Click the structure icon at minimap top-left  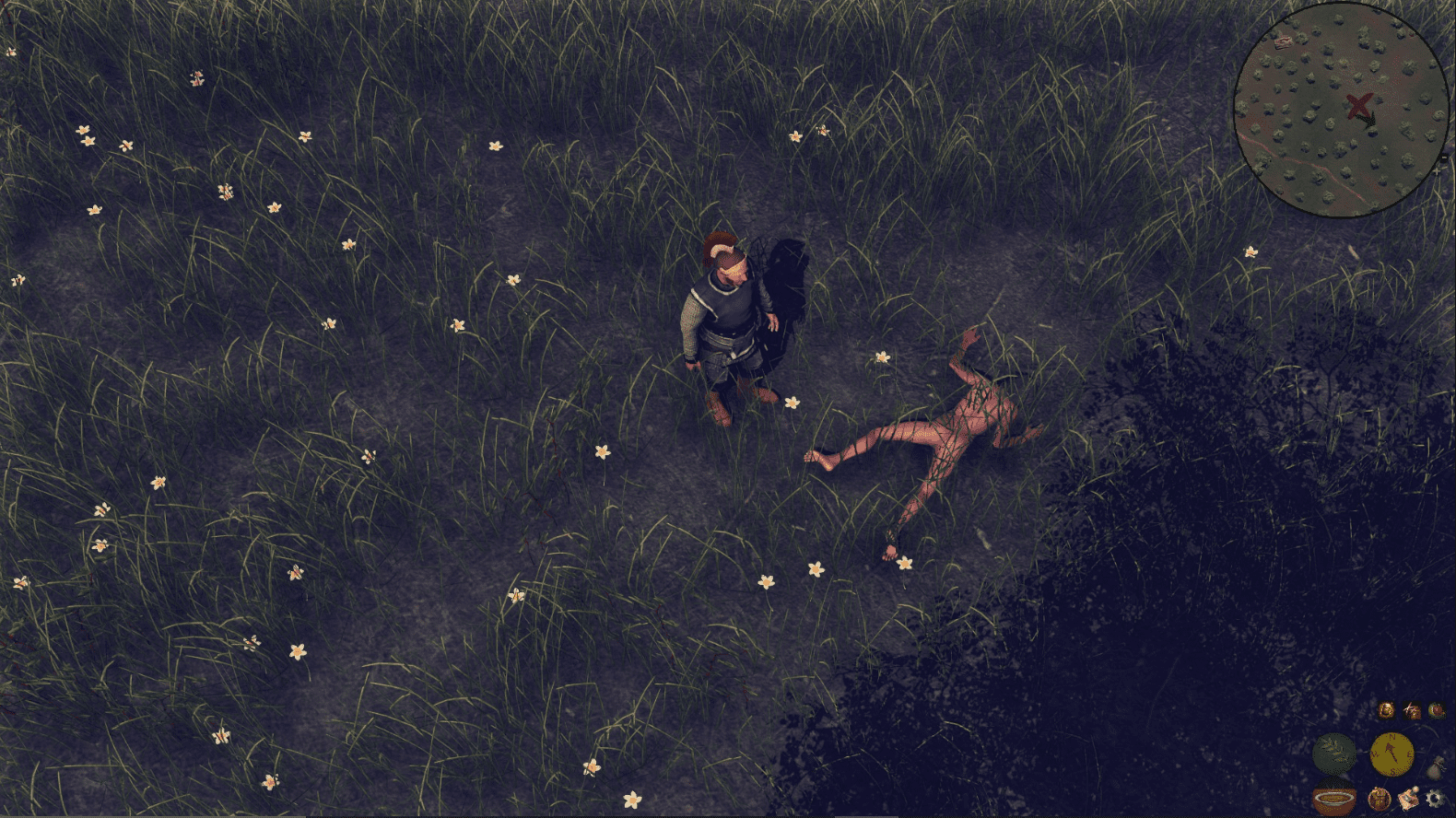pyautogui.click(x=1284, y=41)
